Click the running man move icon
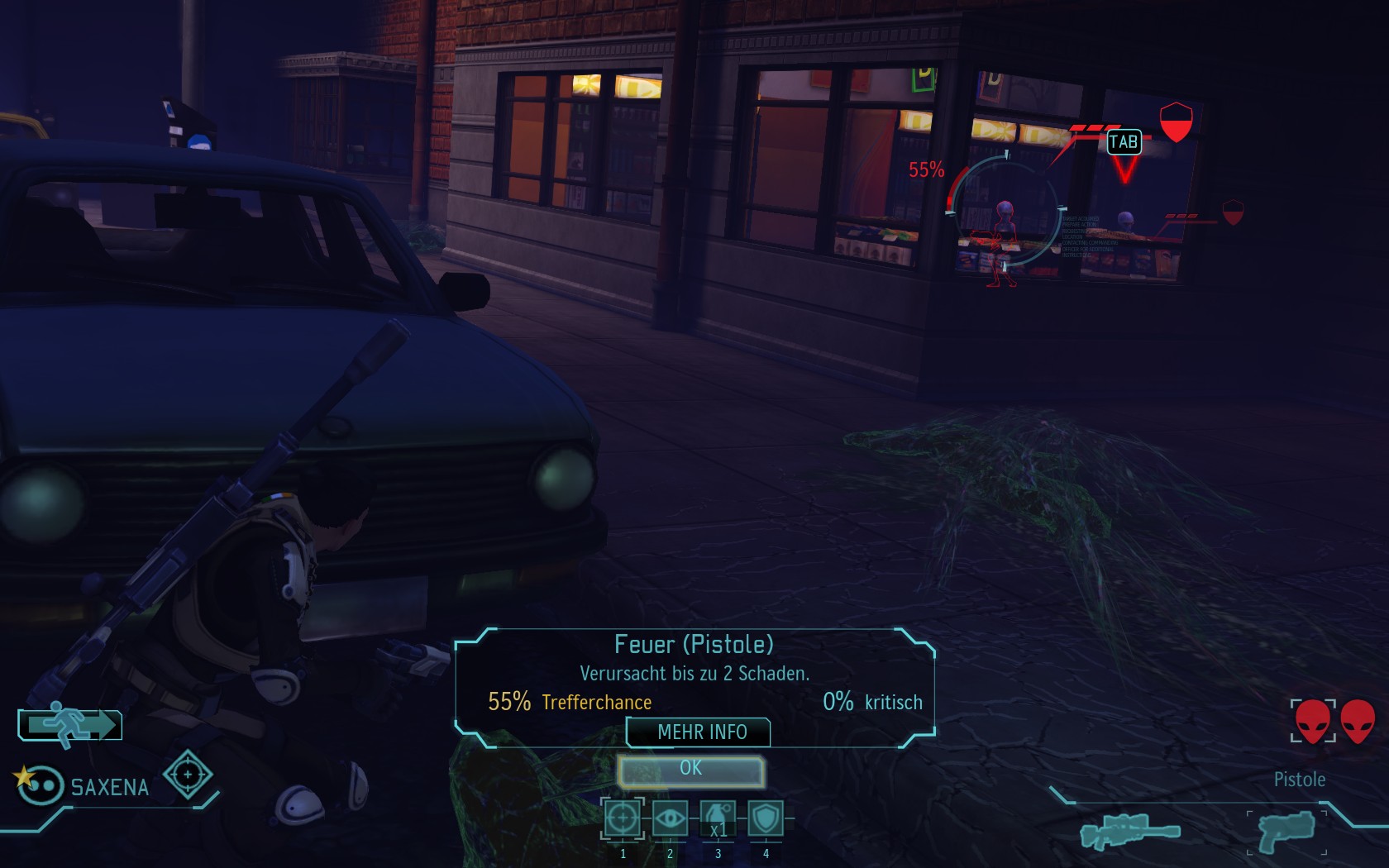The image size is (1389, 868). 71,725
